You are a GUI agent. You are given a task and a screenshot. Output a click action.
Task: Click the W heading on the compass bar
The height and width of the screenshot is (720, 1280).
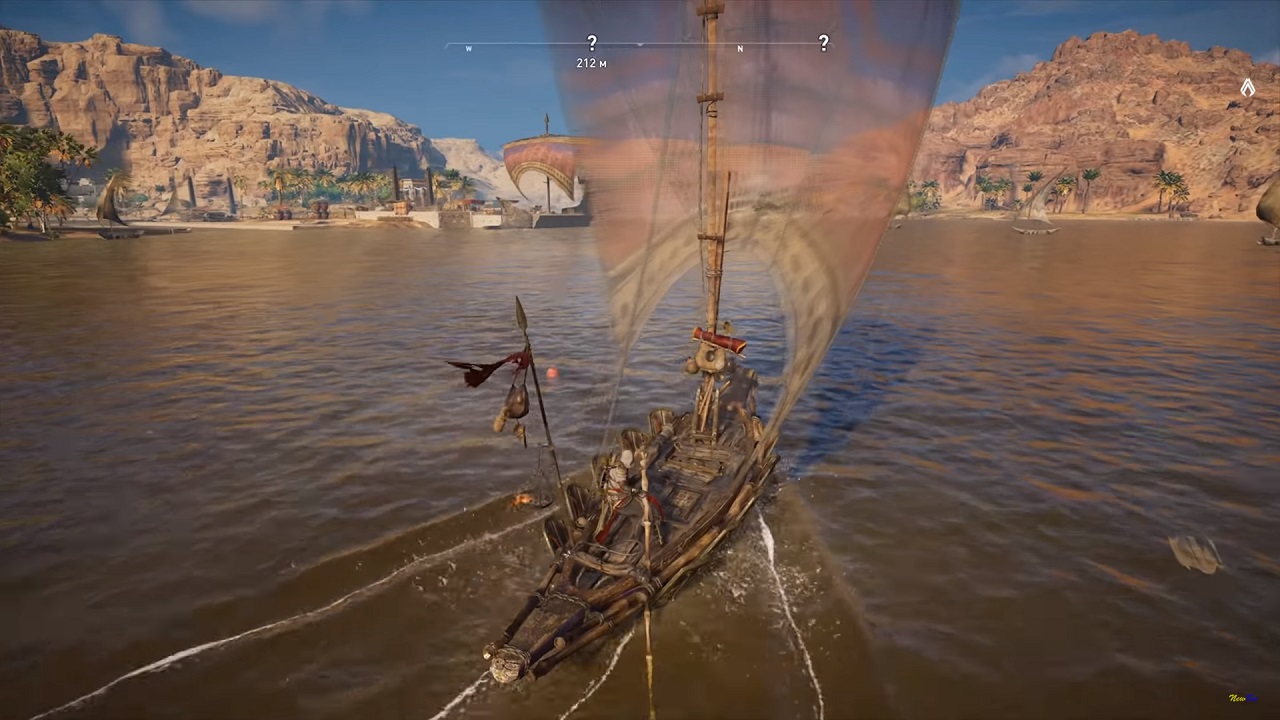469,49
